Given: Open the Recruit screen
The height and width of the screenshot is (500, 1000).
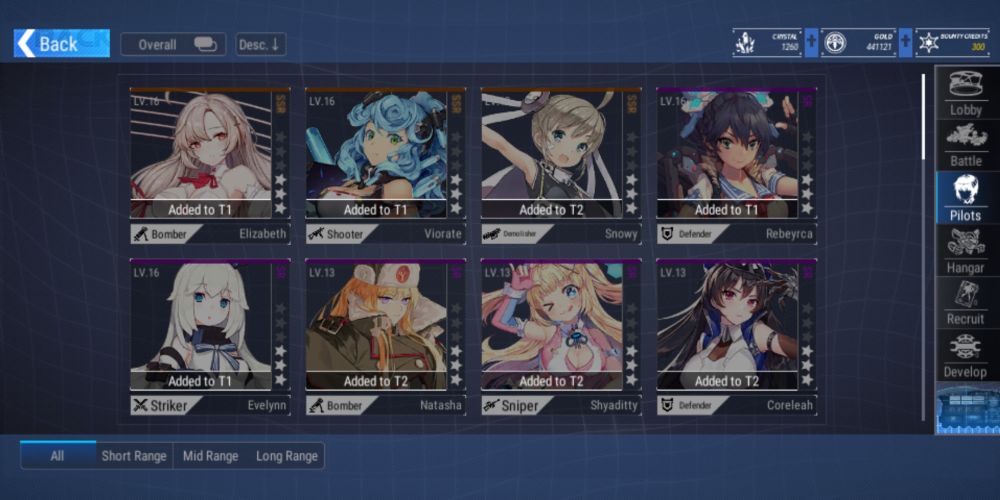Looking at the screenshot, I should [x=965, y=302].
